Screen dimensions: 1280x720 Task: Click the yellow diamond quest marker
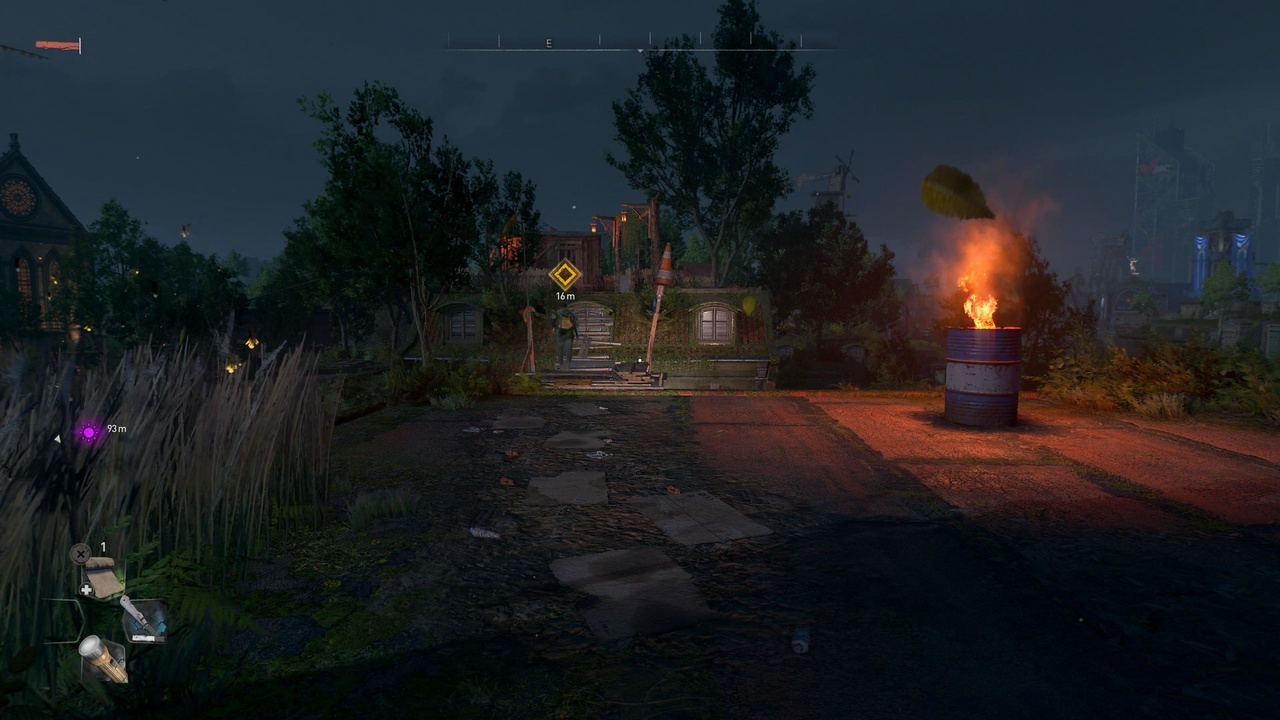click(565, 274)
